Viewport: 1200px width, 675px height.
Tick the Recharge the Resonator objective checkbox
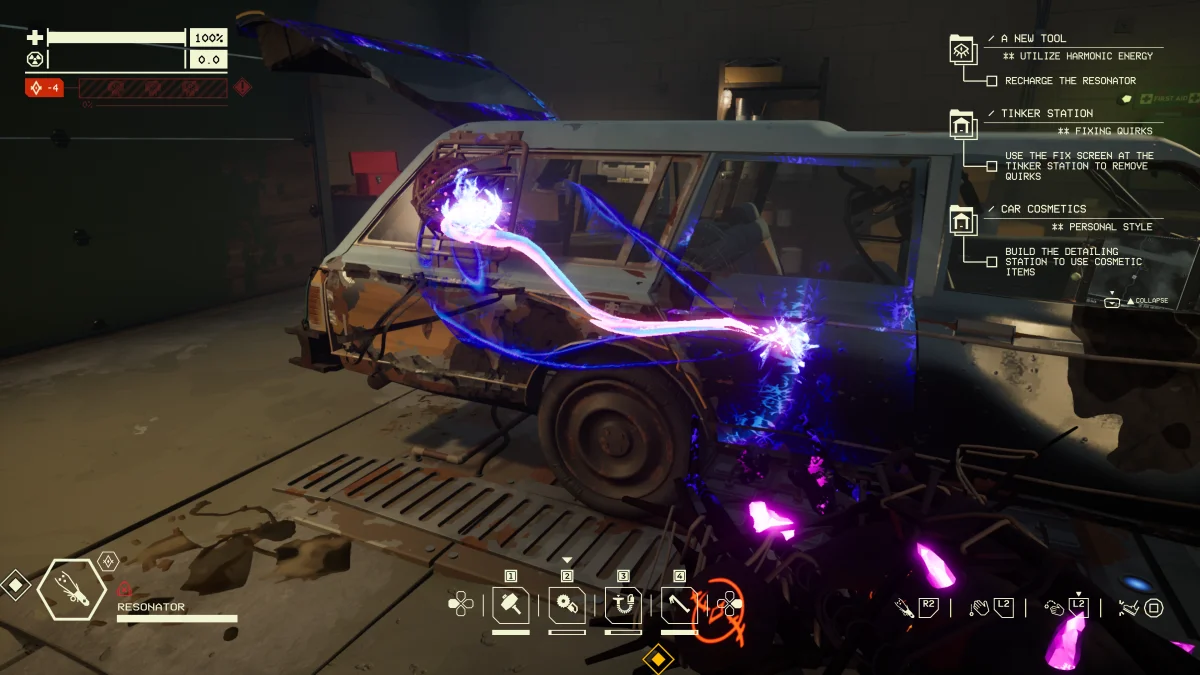(x=992, y=81)
